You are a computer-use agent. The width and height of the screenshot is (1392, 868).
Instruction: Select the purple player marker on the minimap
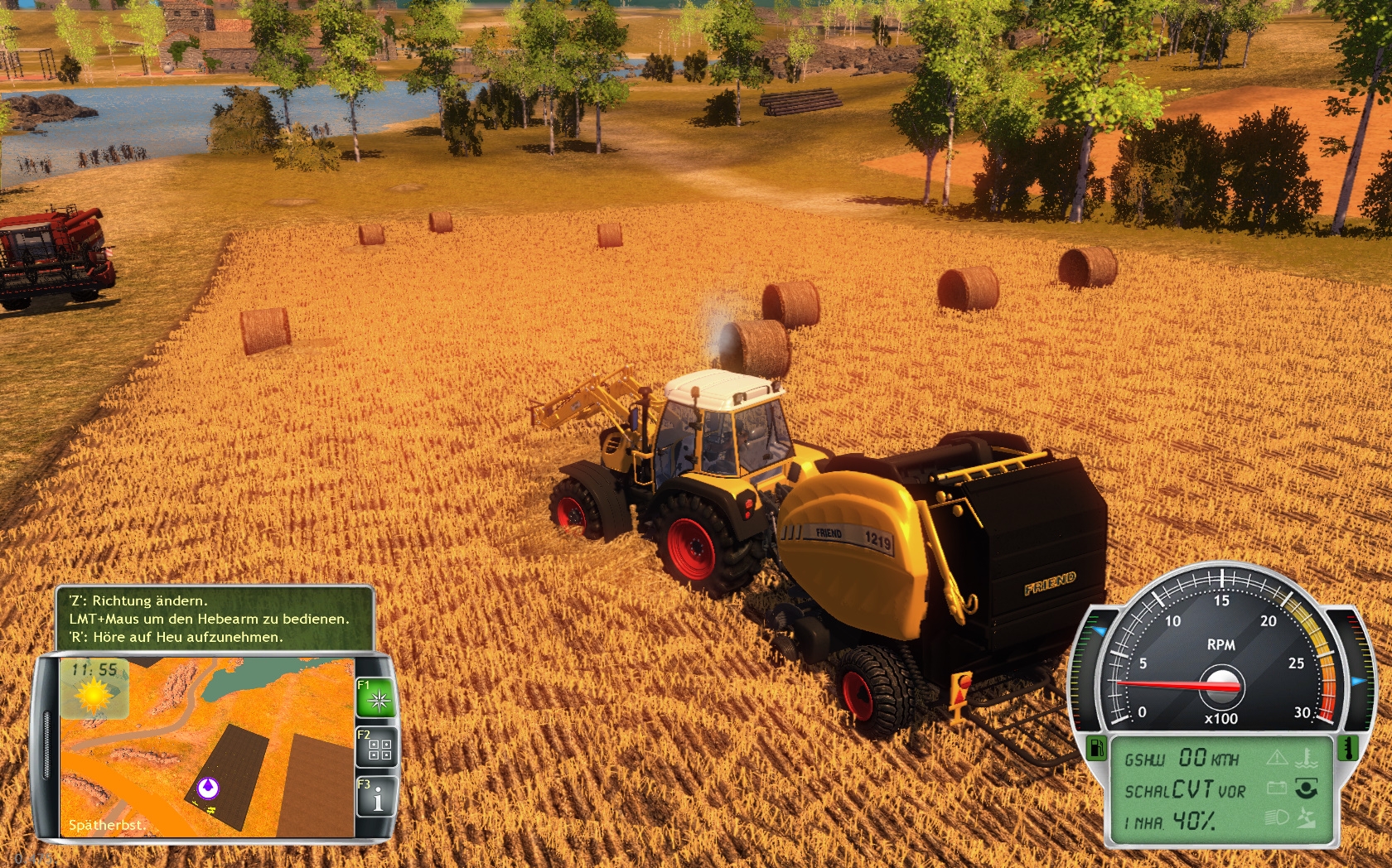[207, 786]
